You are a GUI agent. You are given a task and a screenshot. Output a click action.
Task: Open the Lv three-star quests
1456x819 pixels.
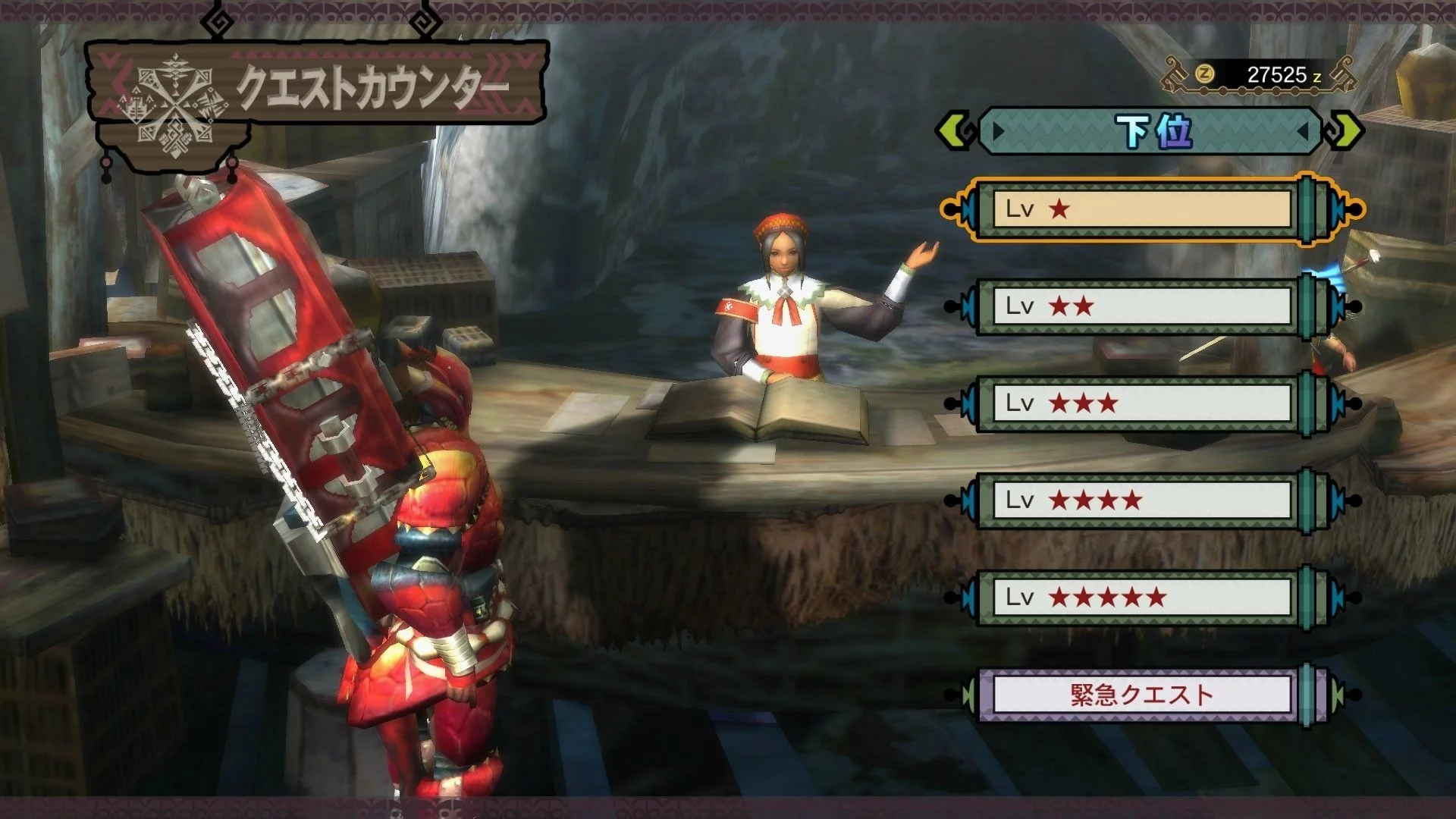pyautogui.click(x=1141, y=403)
